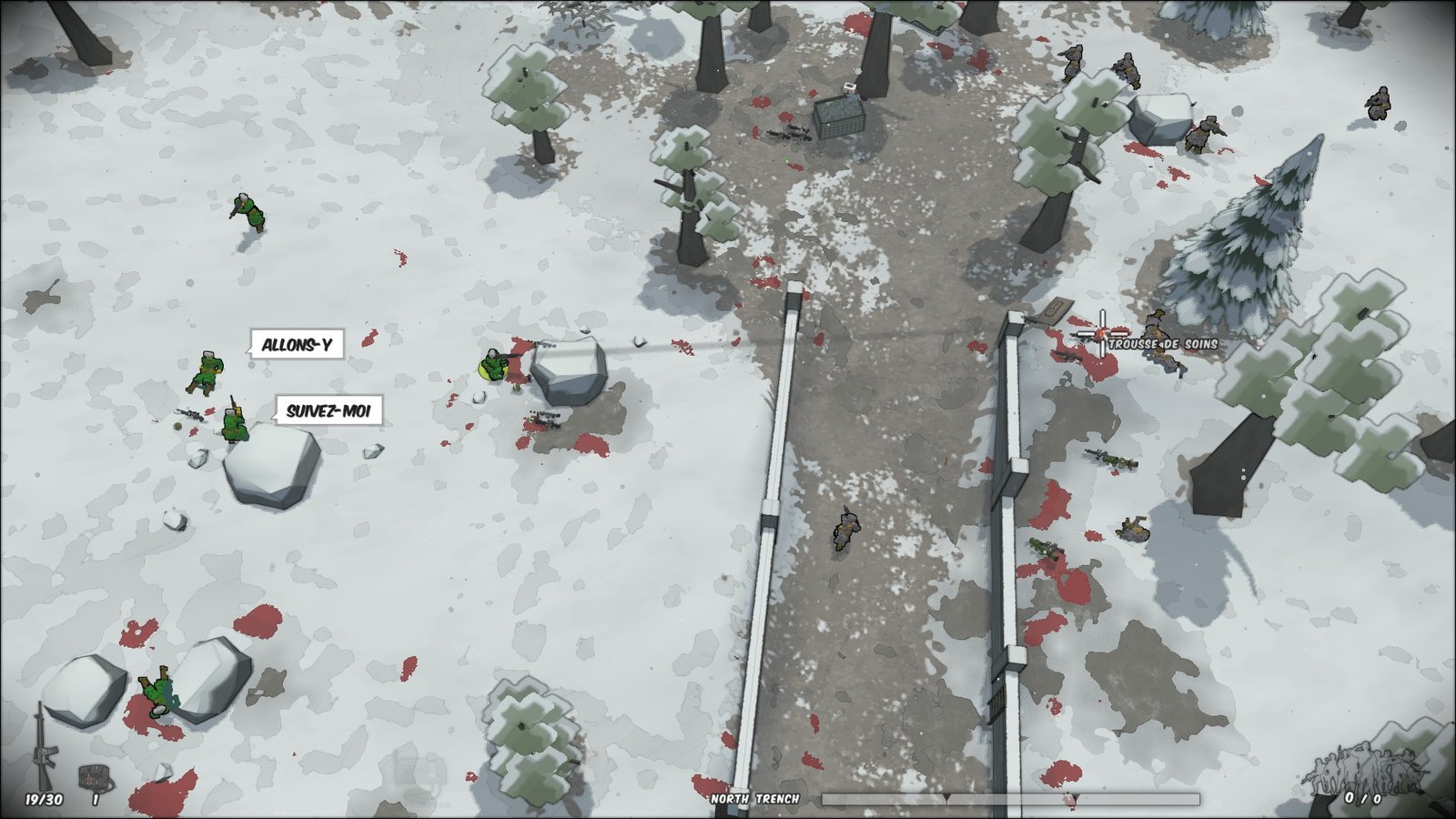
Task: Select the assault rifle weapon icon
Action: click(42, 746)
